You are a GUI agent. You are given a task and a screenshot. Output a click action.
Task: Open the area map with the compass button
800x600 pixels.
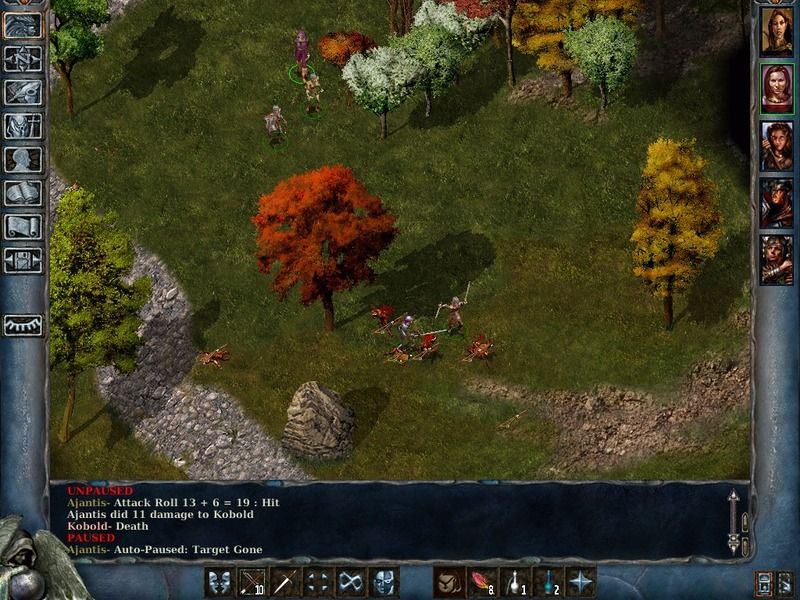(x=22, y=58)
